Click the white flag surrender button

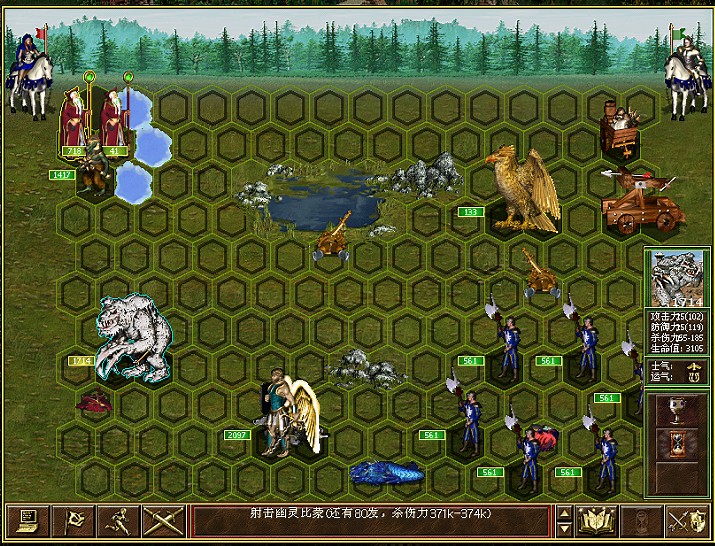pos(74,521)
